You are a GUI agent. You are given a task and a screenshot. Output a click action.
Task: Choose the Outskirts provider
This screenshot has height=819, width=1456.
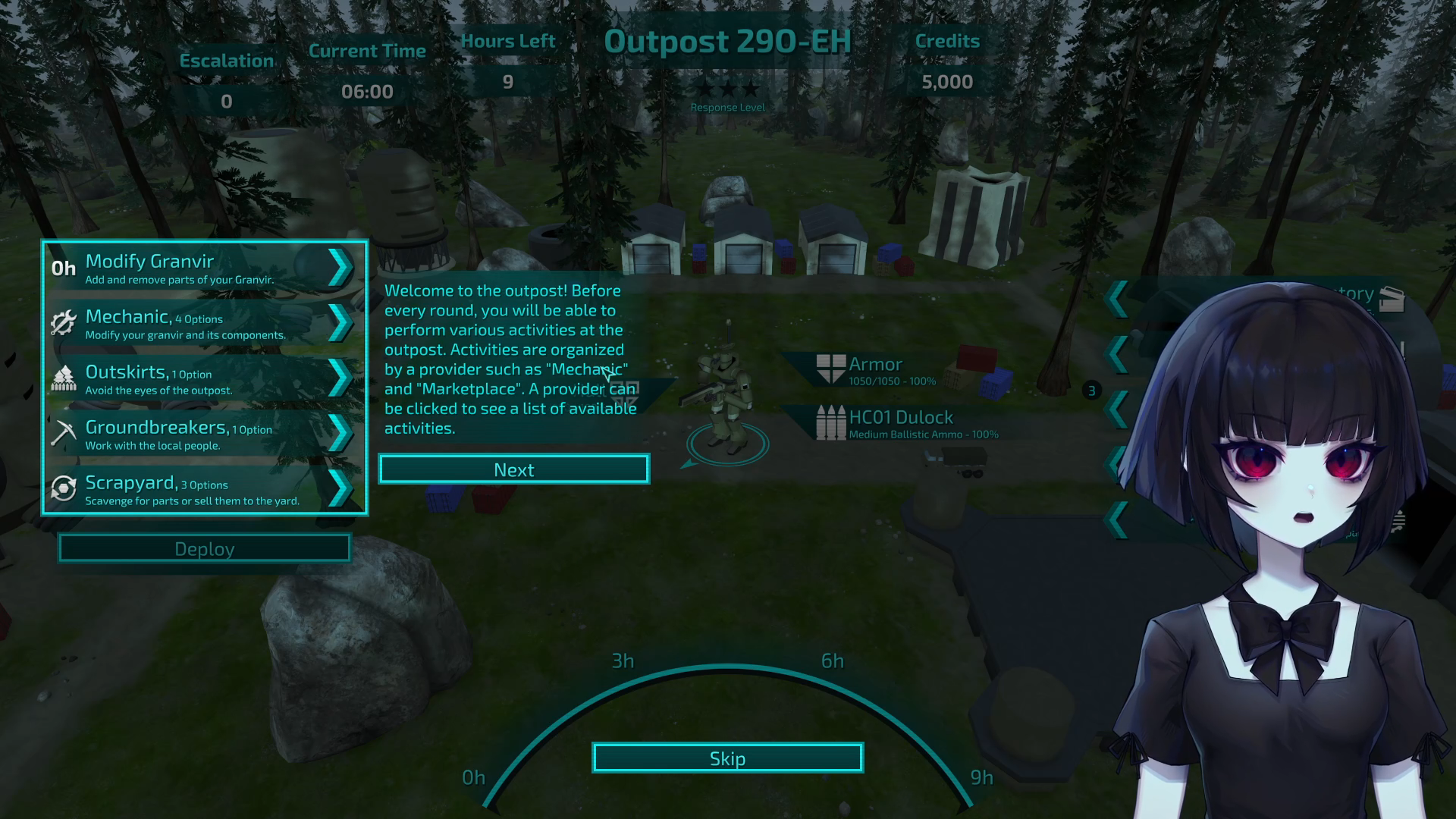[x=203, y=379]
